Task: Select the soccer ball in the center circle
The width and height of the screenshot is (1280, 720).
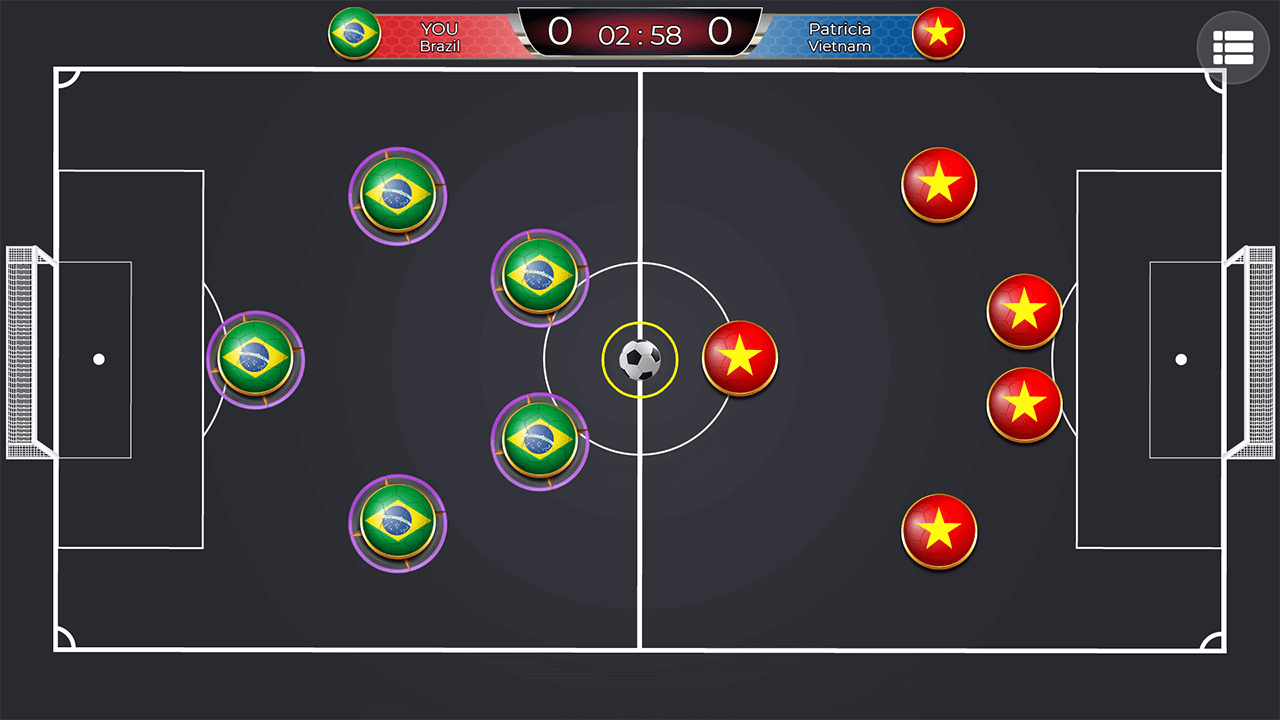Action: (x=639, y=360)
